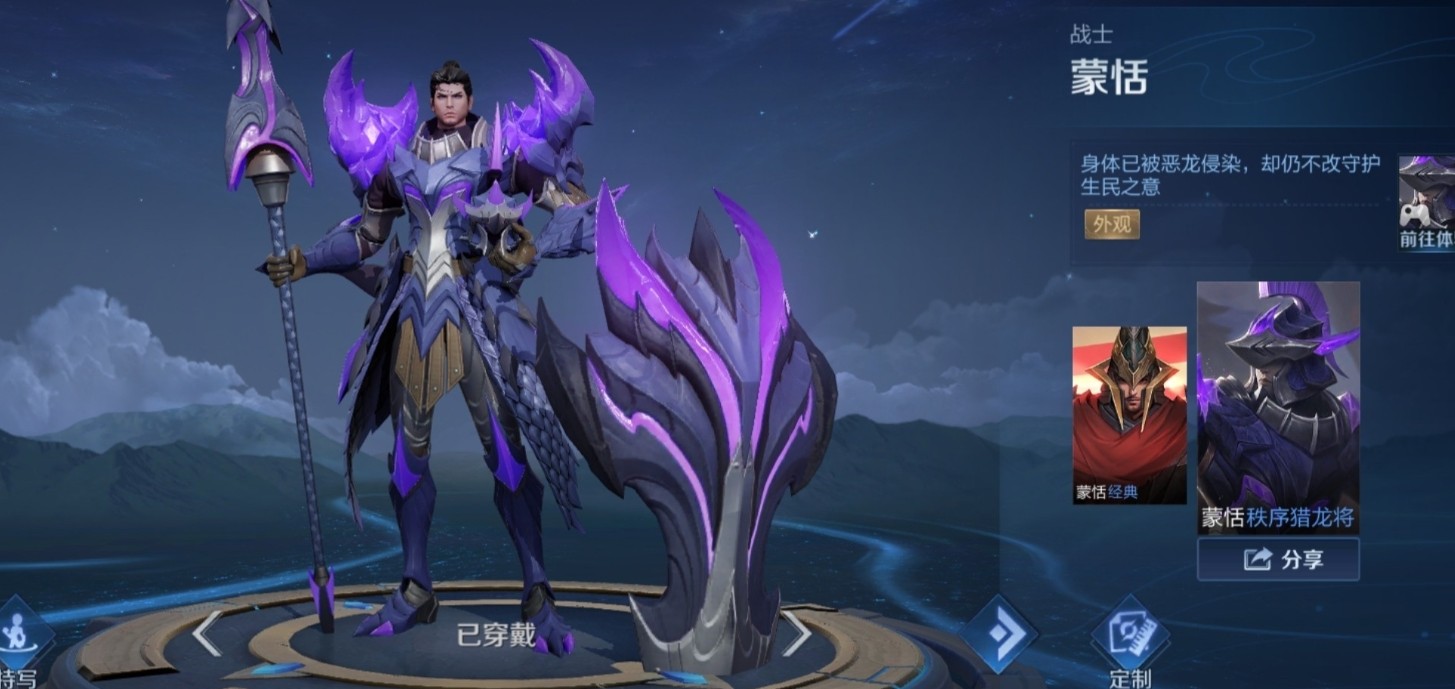Show the previous skin with the left arrow
Viewport: 1455px width, 689px height.
tap(207, 632)
